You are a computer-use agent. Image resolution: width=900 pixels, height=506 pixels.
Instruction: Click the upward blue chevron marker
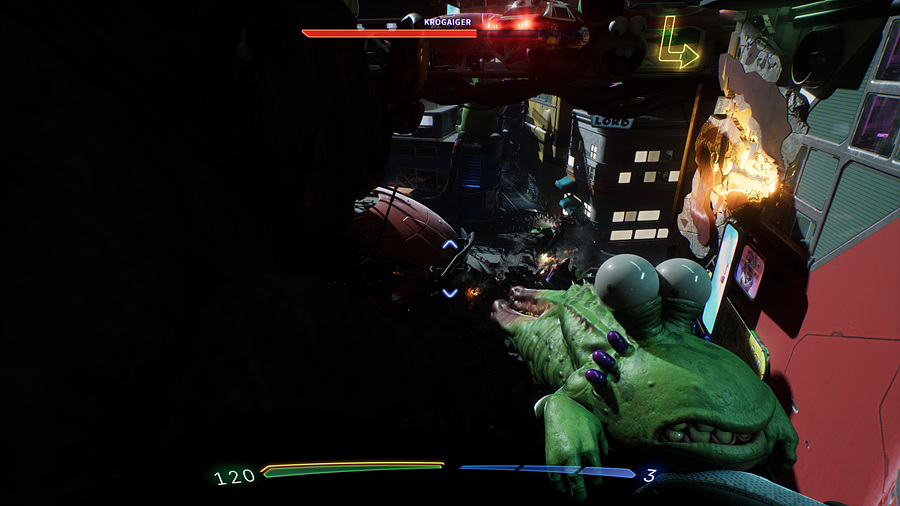[x=450, y=243]
